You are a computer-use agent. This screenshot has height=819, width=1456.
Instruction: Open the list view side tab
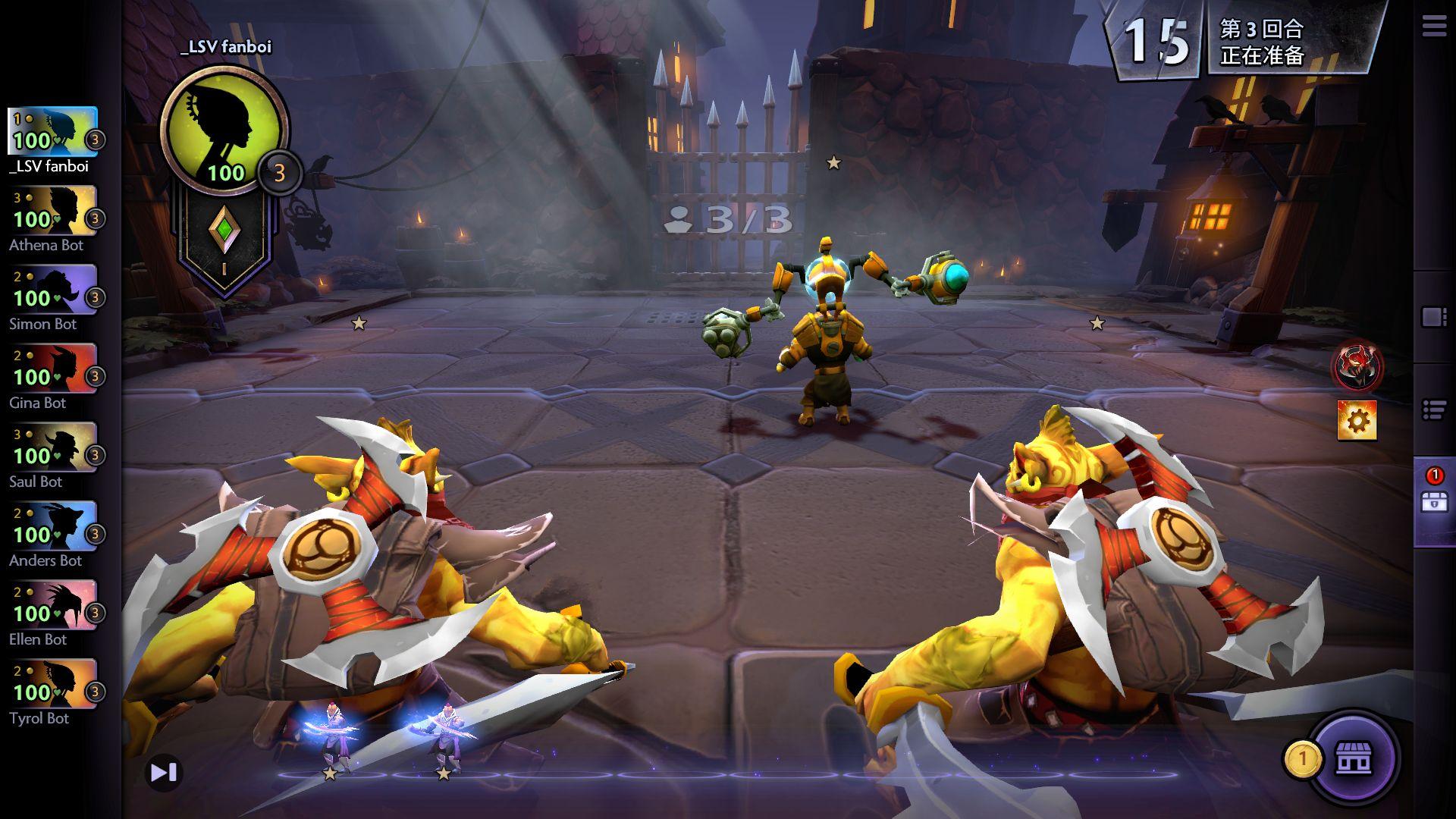tap(1433, 410)
